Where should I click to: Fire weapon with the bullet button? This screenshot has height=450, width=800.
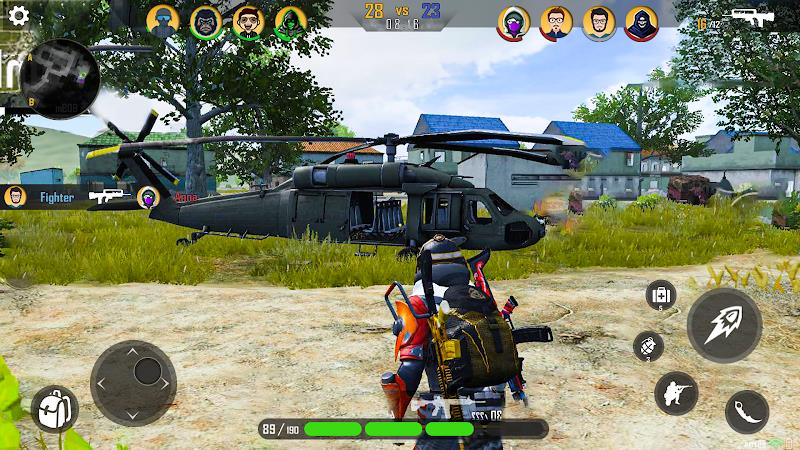724,325
